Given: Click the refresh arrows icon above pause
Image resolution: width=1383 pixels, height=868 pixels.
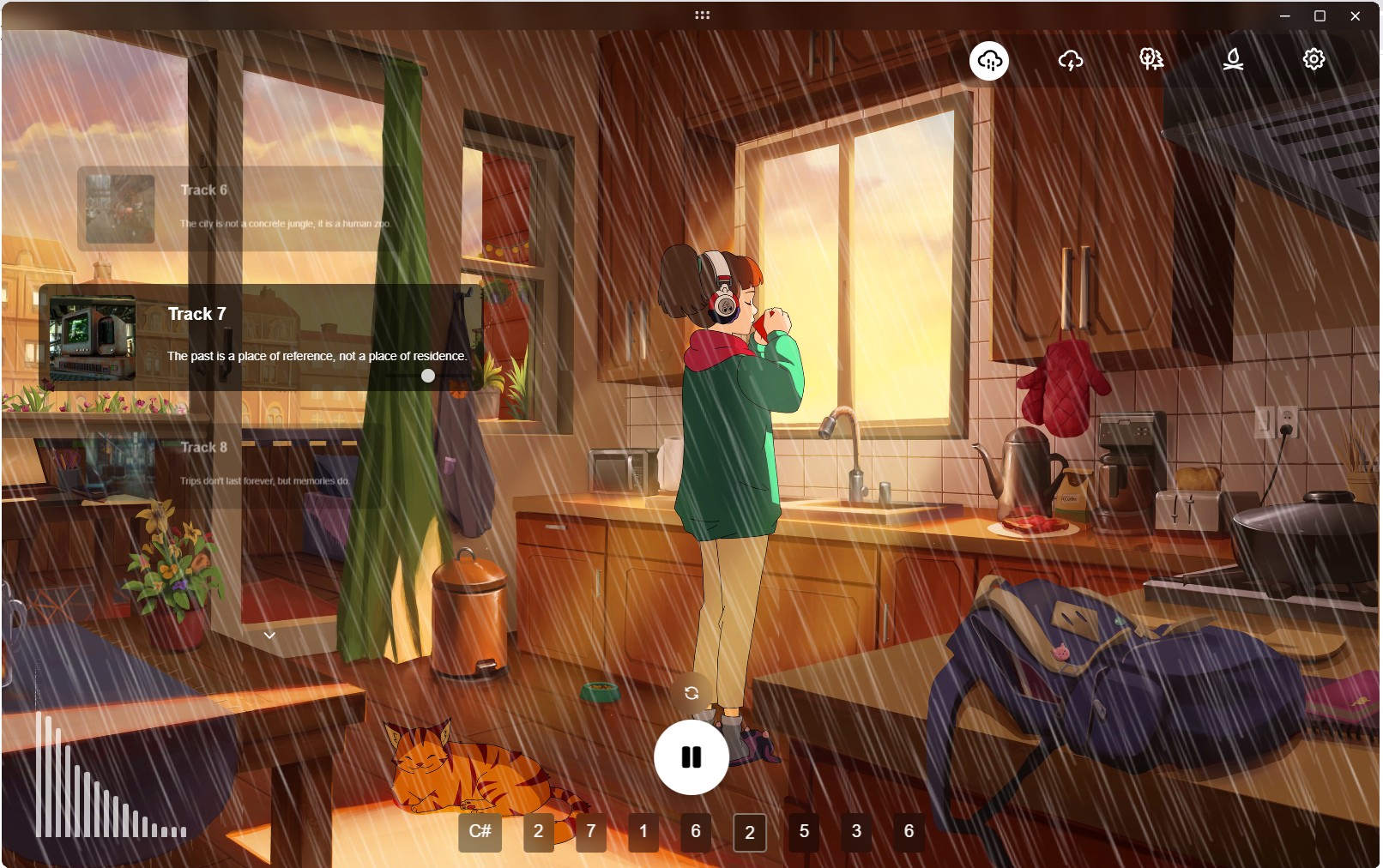Looking at the screenshot, I should 691,693.
